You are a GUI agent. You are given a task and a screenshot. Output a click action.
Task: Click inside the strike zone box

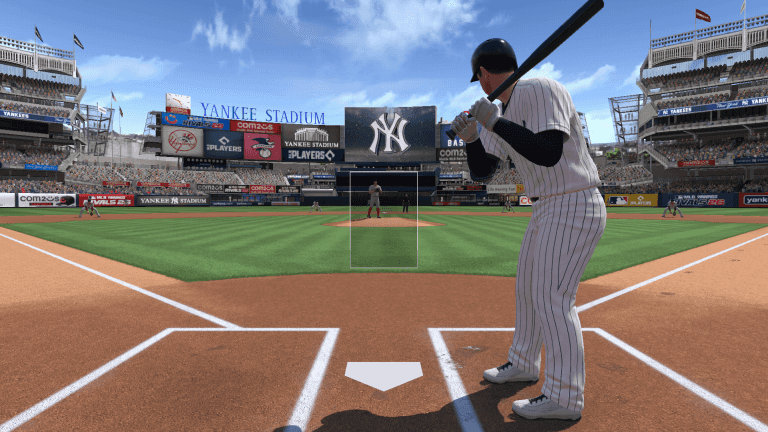coord(383,219)
